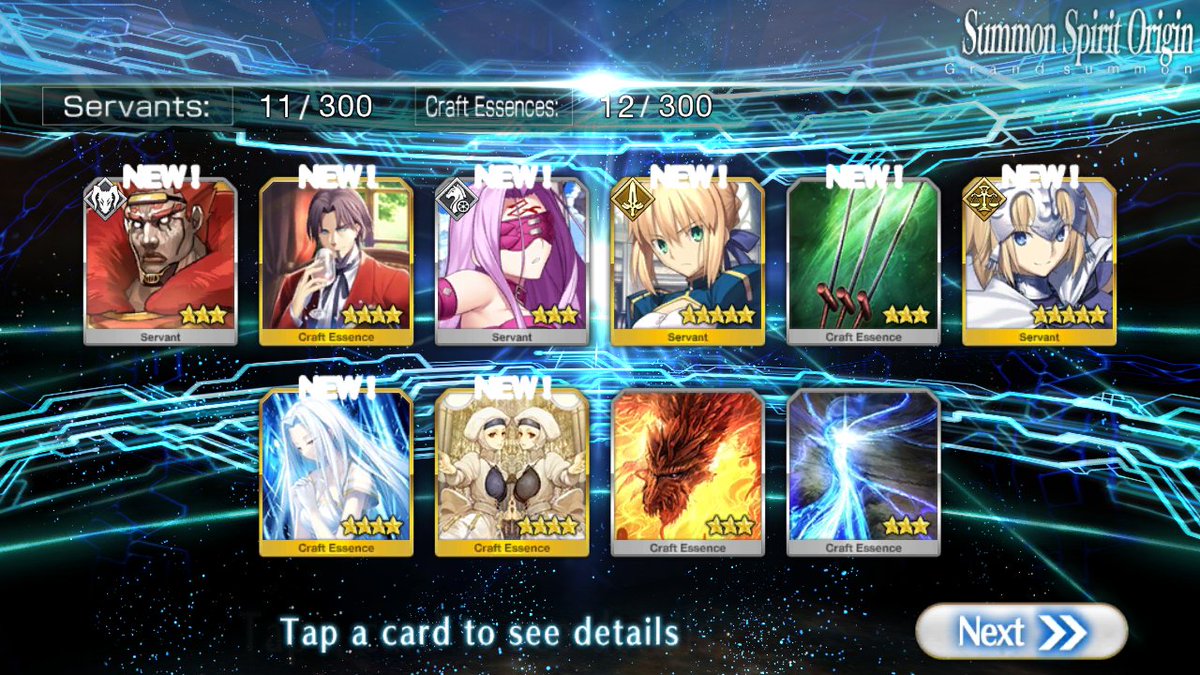Image resolution: width=1200 pixels, height=675 pixels.
Task: Open the man in red suit craft essence
Action: [336, 260]
